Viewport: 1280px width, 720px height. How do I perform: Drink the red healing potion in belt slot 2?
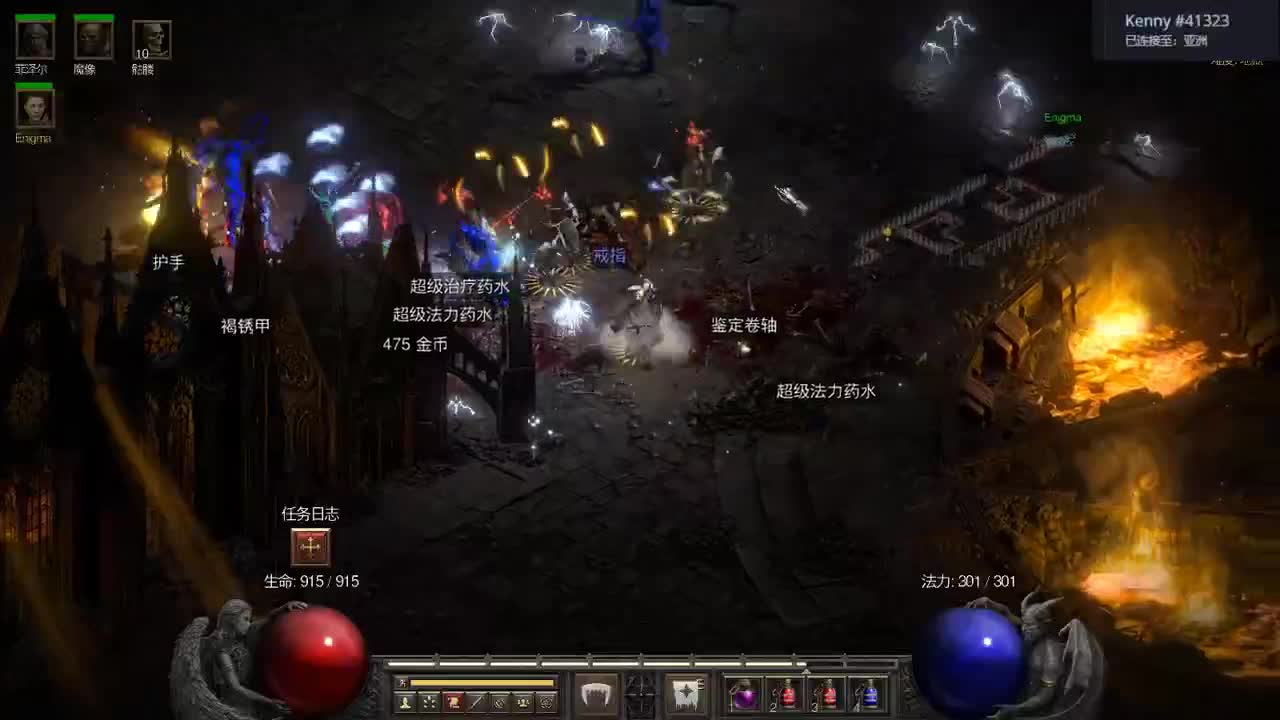pos(787,694)
